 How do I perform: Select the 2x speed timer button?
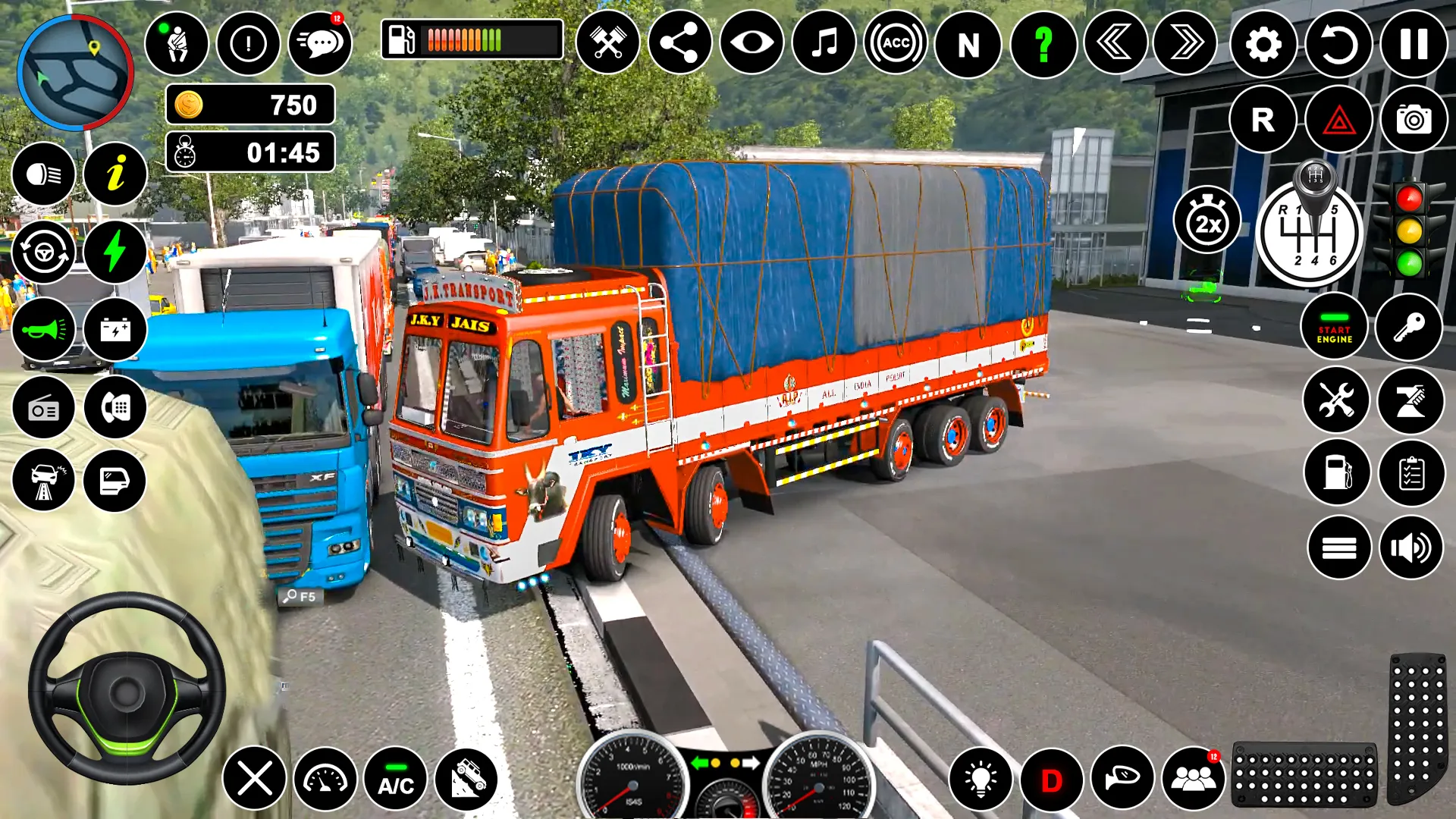(1207, 221)
